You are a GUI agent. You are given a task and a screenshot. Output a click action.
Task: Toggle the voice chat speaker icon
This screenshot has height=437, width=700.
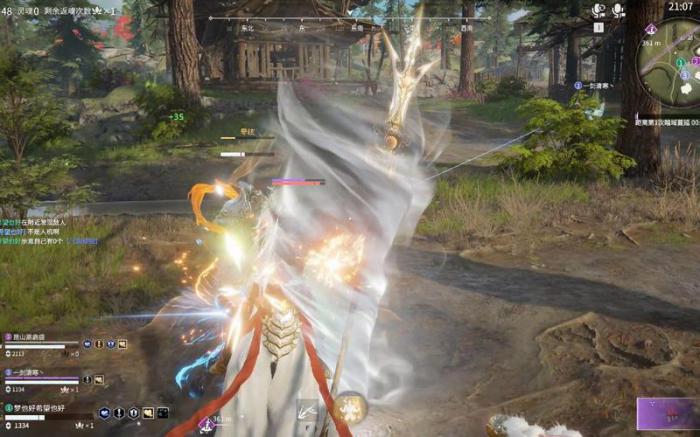tap(599, 11)
